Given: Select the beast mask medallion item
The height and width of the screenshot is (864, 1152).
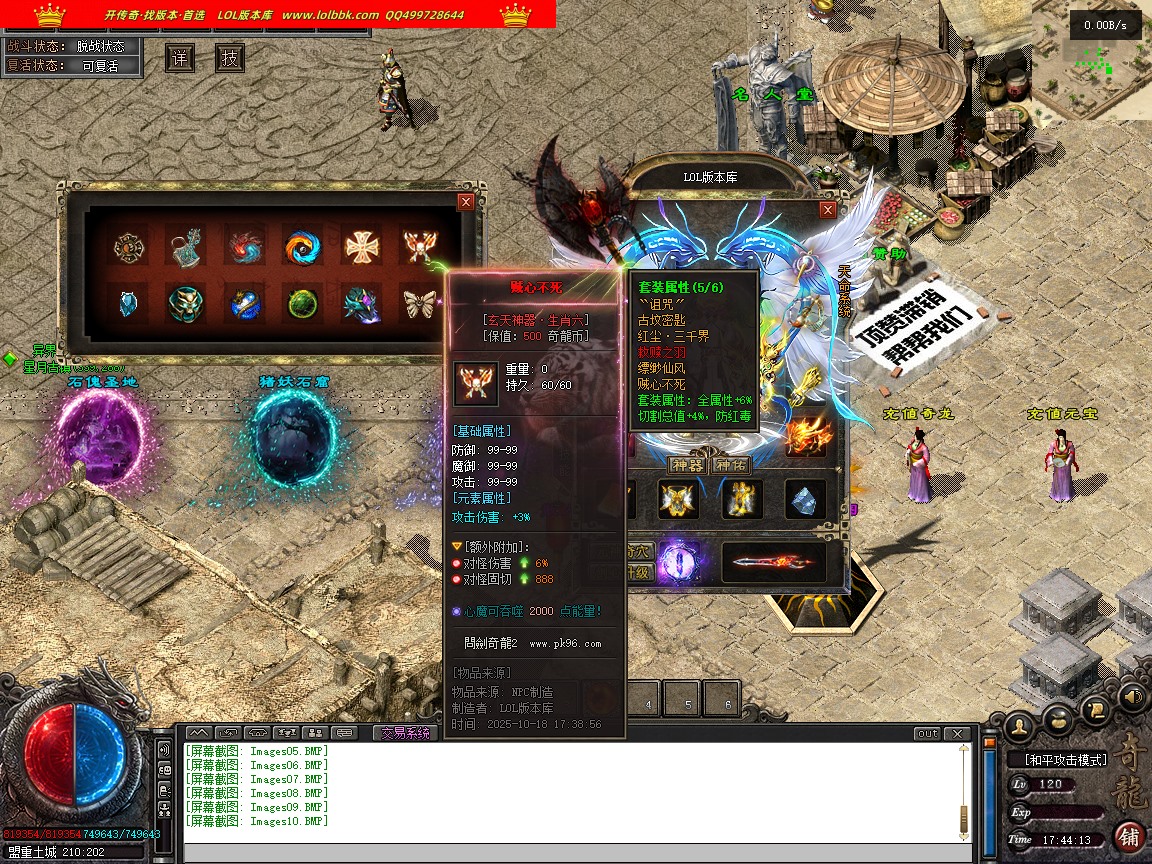Looking at the screenshot, I should tap(185, 303).
